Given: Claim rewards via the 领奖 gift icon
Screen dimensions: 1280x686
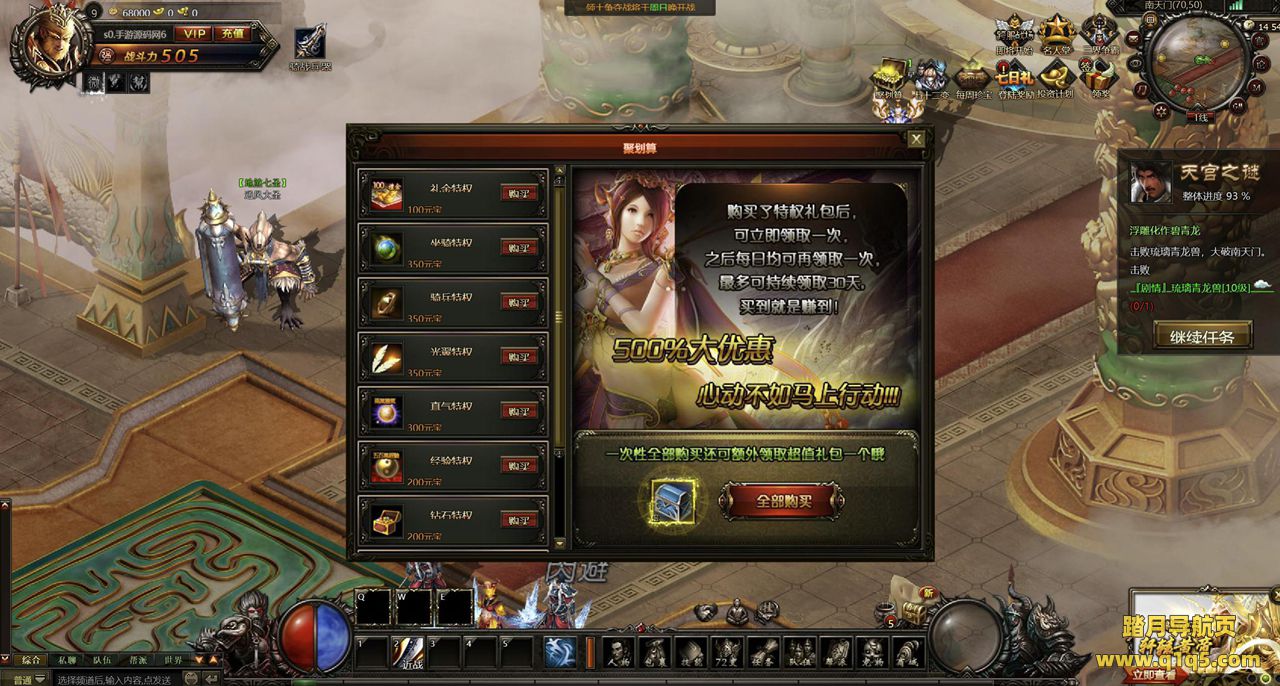Looking at the screenshot, I should pos(1100,79).
